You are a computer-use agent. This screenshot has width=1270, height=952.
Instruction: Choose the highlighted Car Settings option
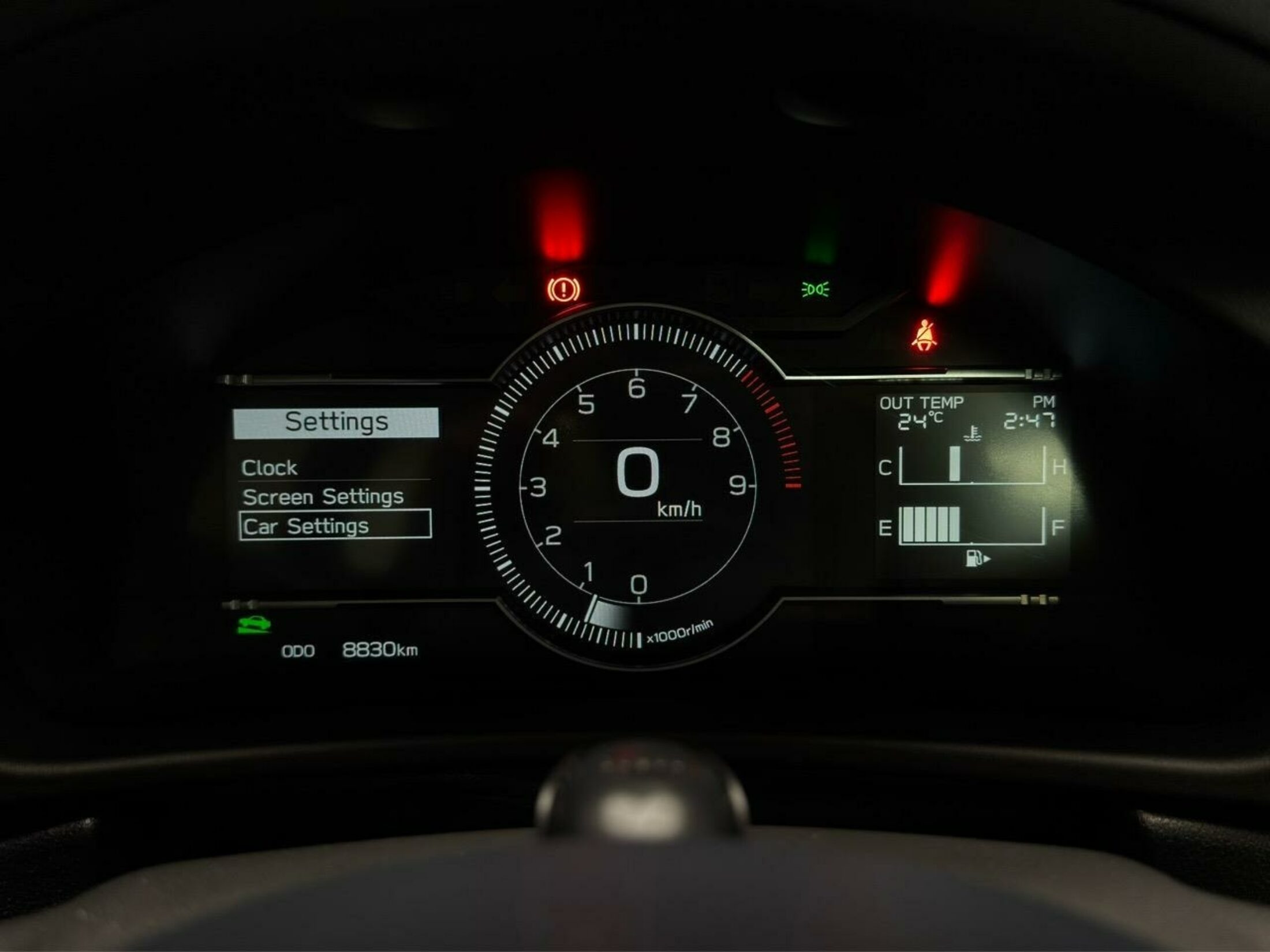pyautogui.click(x=335, y=526)
